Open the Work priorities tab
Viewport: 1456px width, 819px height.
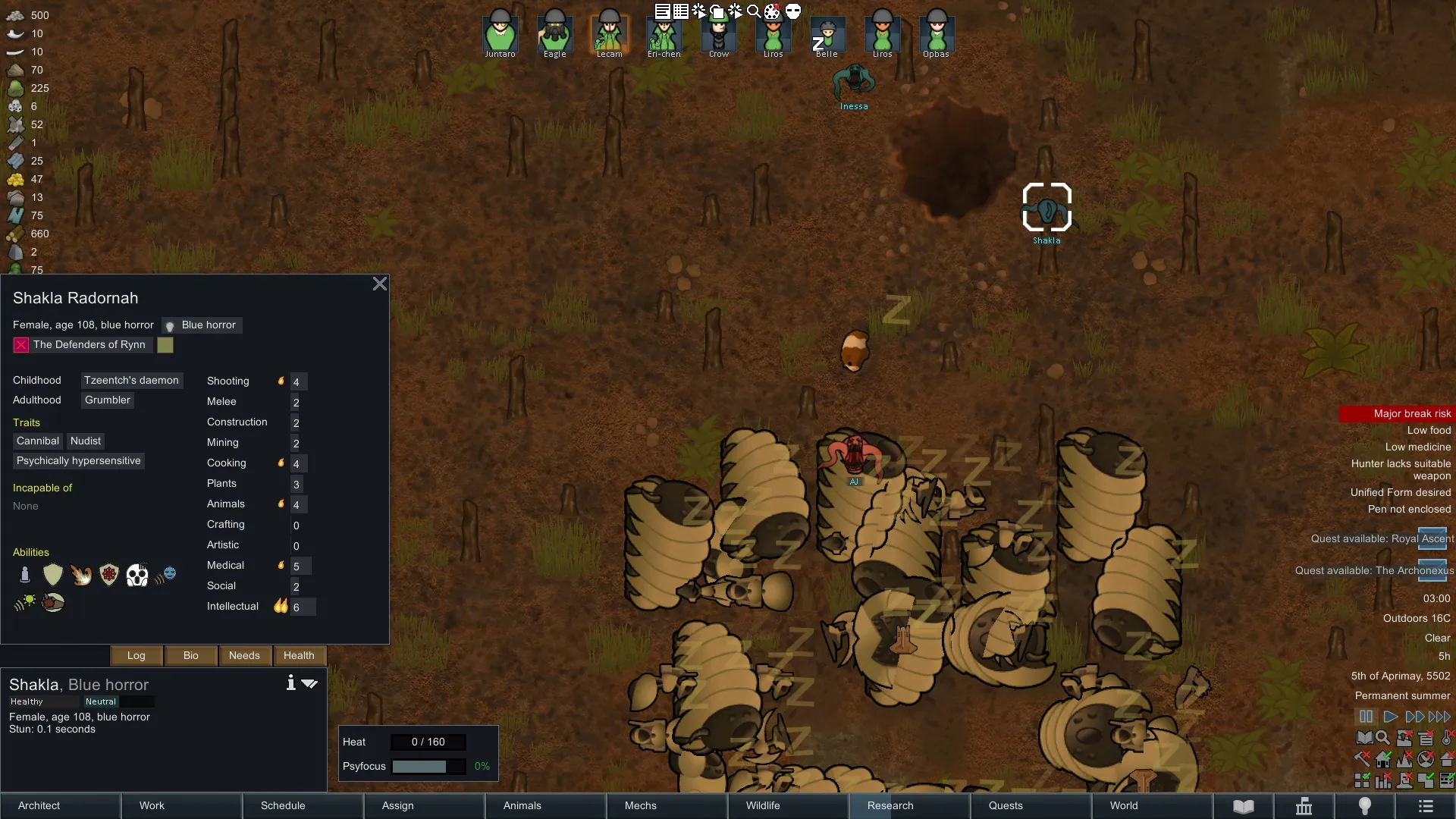(182, 805)
